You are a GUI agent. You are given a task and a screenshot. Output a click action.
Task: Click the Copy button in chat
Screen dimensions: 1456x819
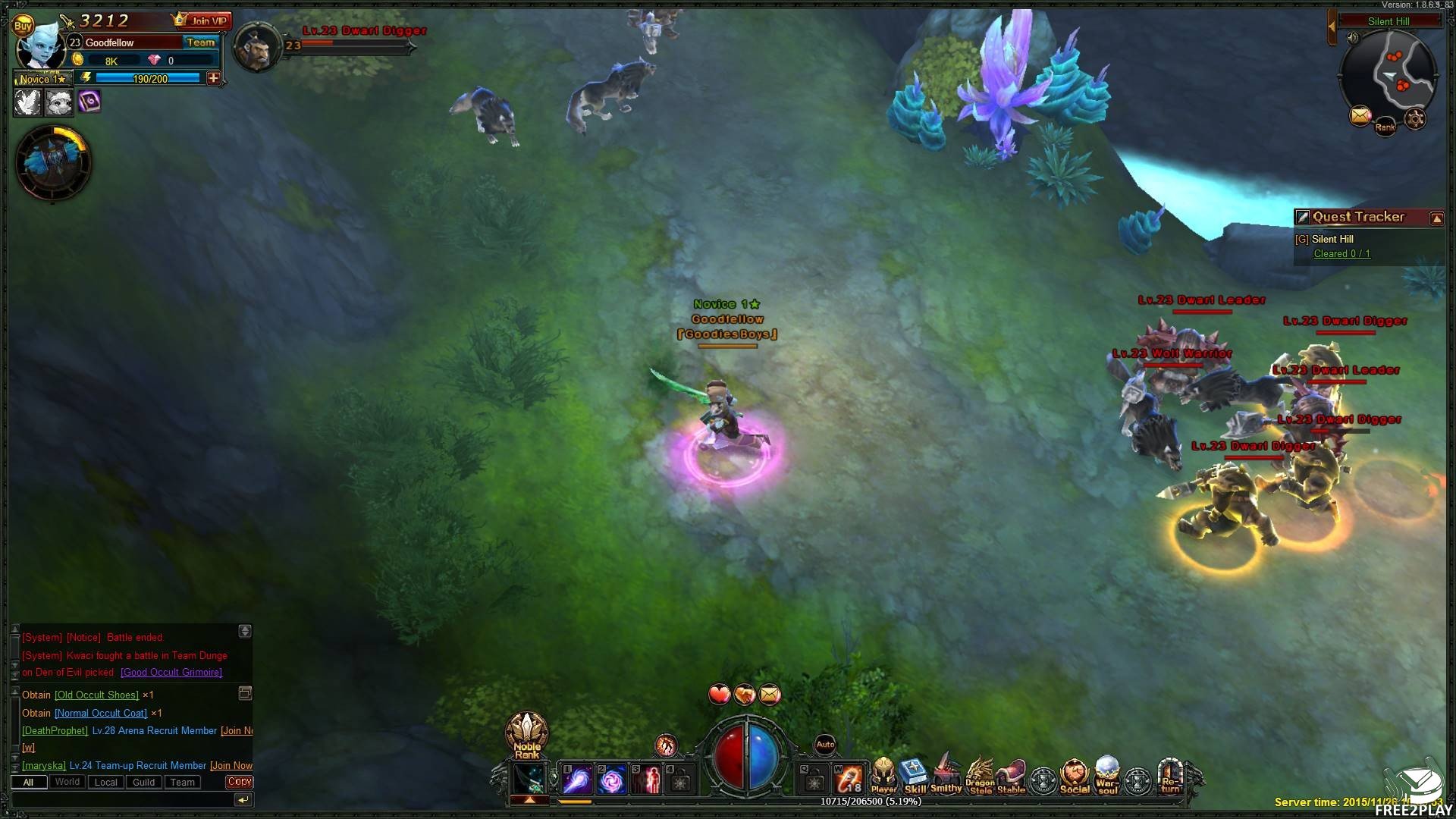tap(239, 782)
